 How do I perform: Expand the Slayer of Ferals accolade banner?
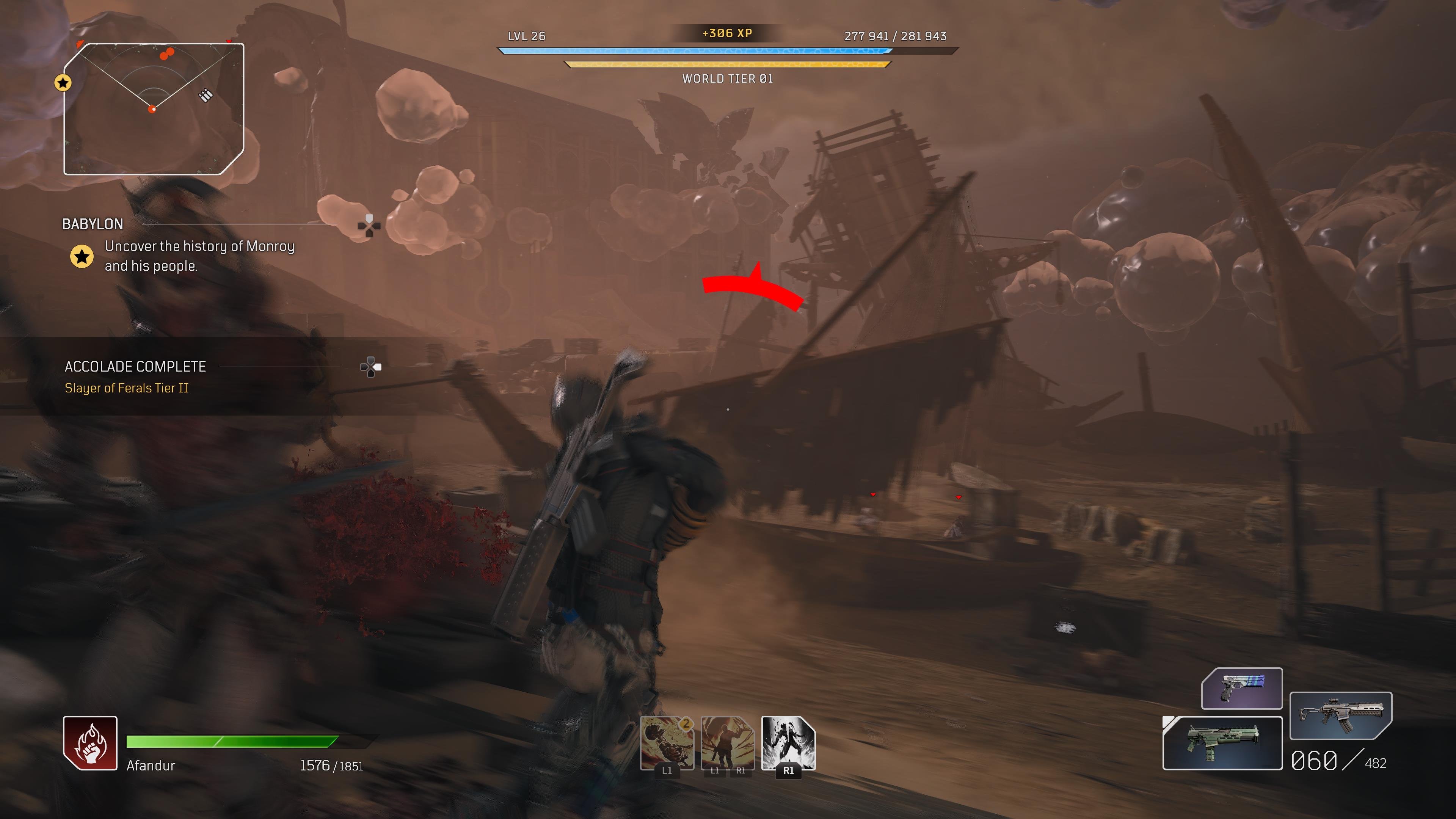[135, 366]
